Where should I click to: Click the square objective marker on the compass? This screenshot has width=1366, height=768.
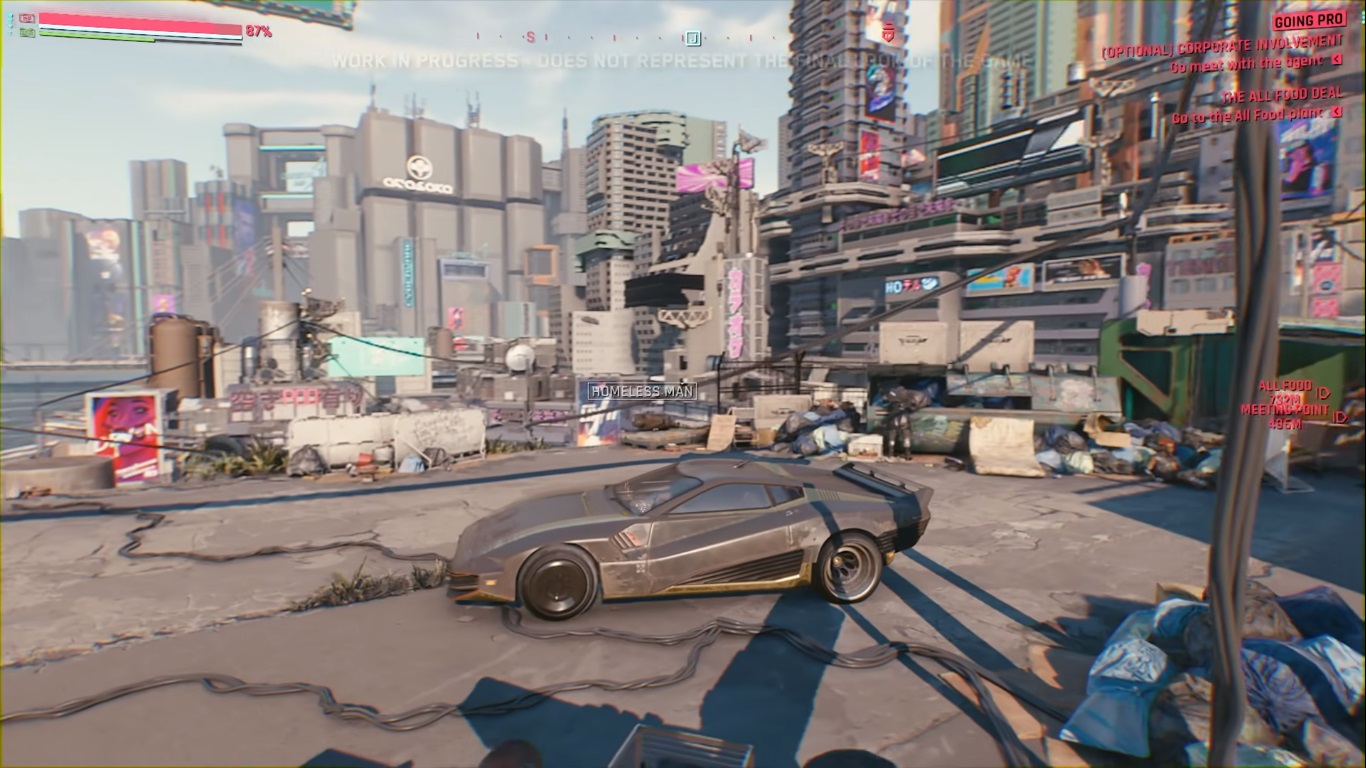[692, 38]
